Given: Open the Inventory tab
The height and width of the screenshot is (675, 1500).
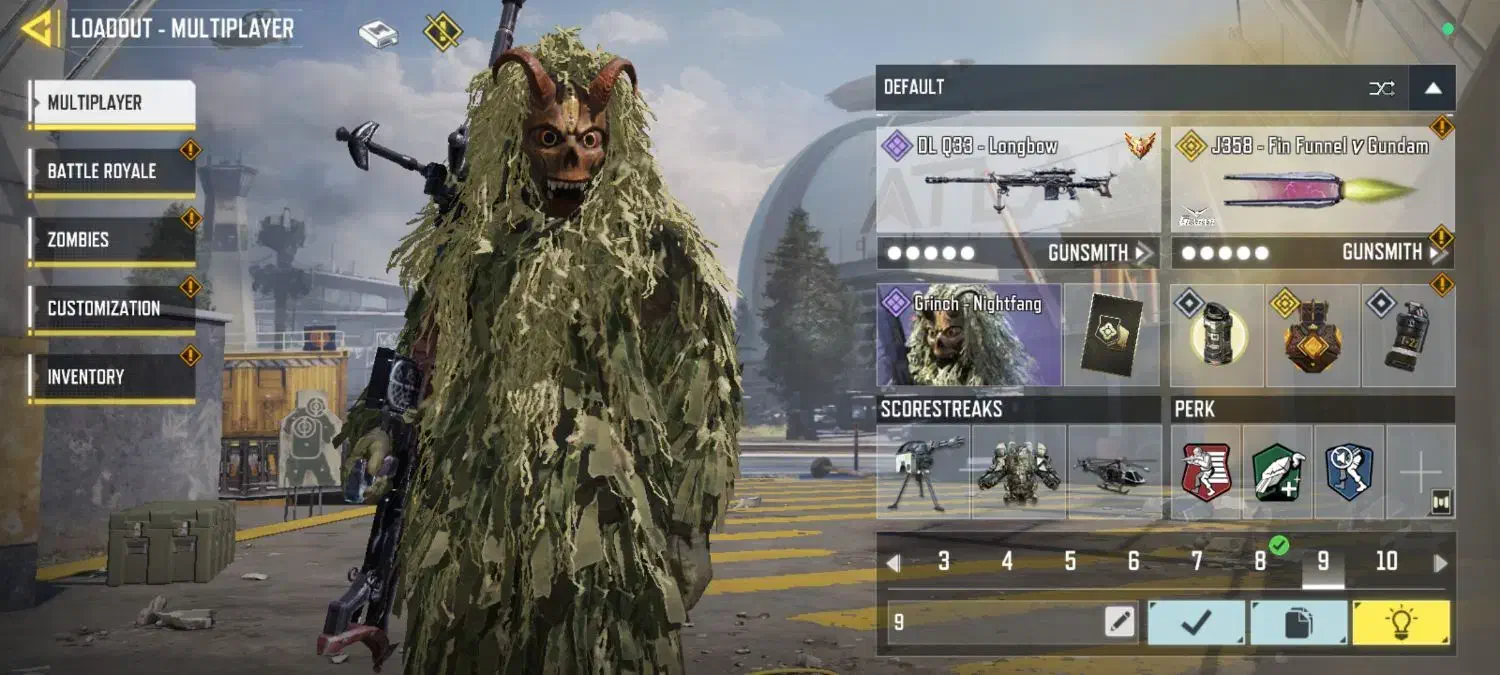Looking at the screenshot, I should [x=110, y=377].
